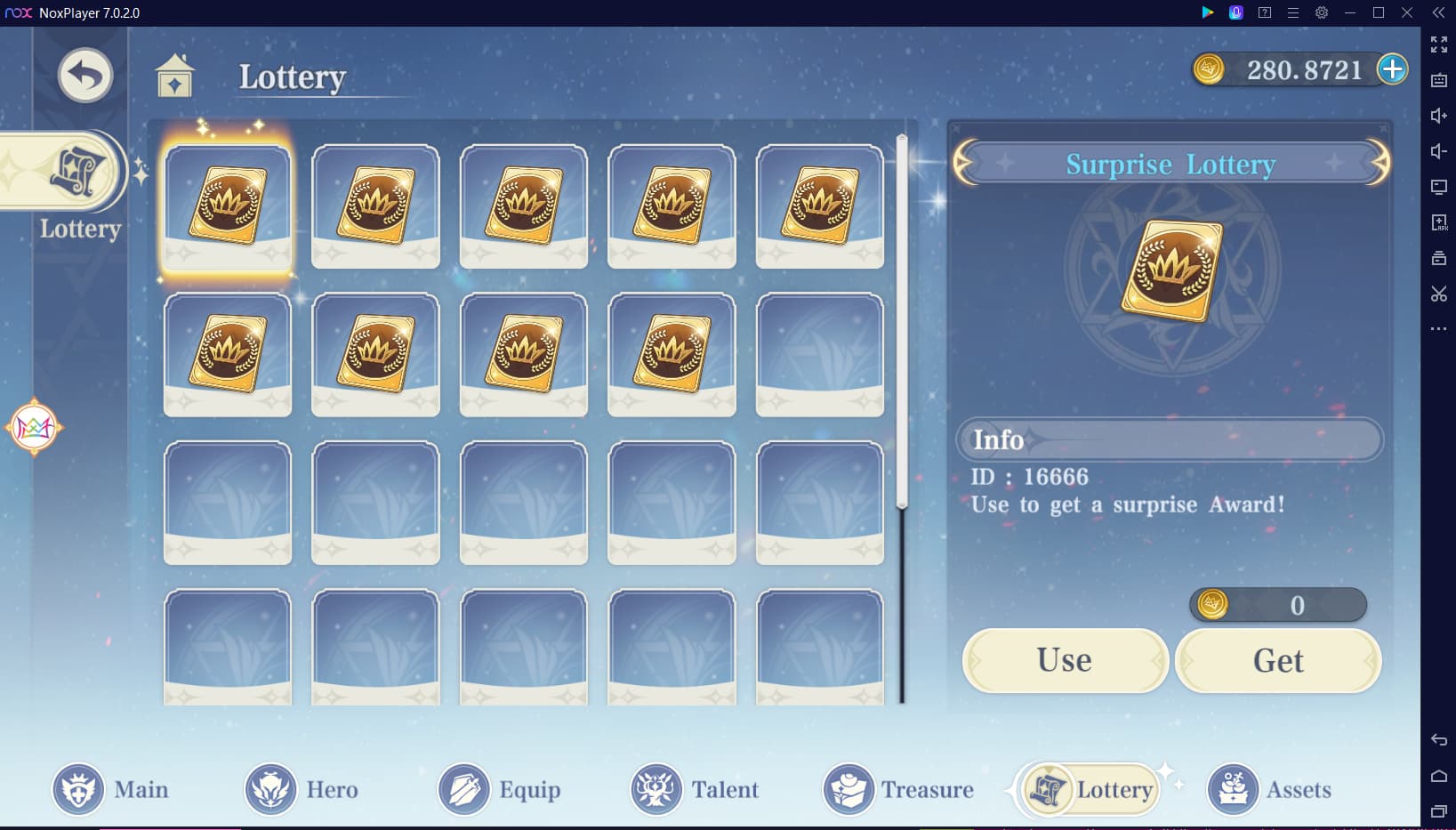Return to home via house icon
1456x830 pixels.
174,77
